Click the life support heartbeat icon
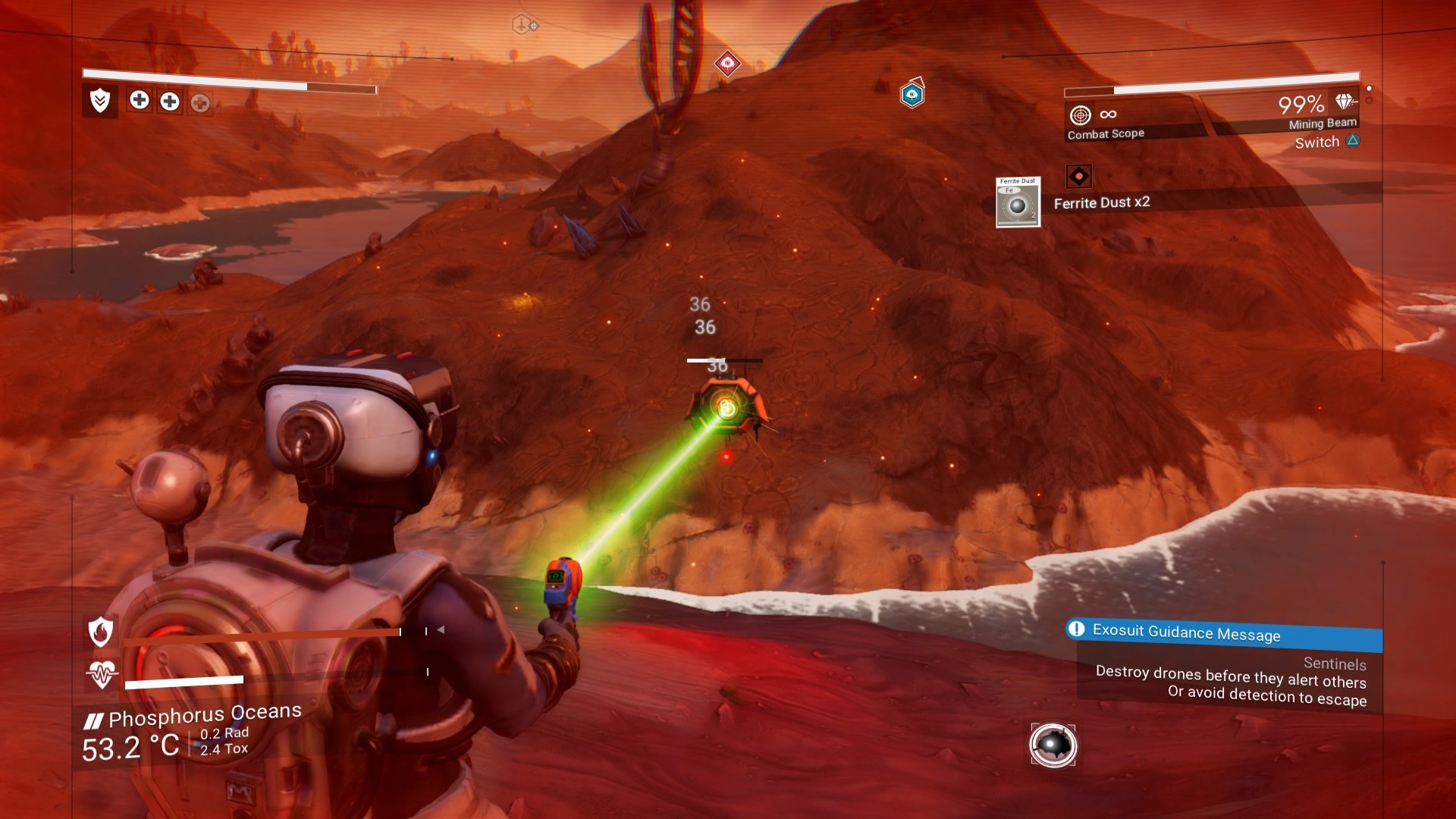Viewport: 1456px width, 819px height. coord(102,673)
